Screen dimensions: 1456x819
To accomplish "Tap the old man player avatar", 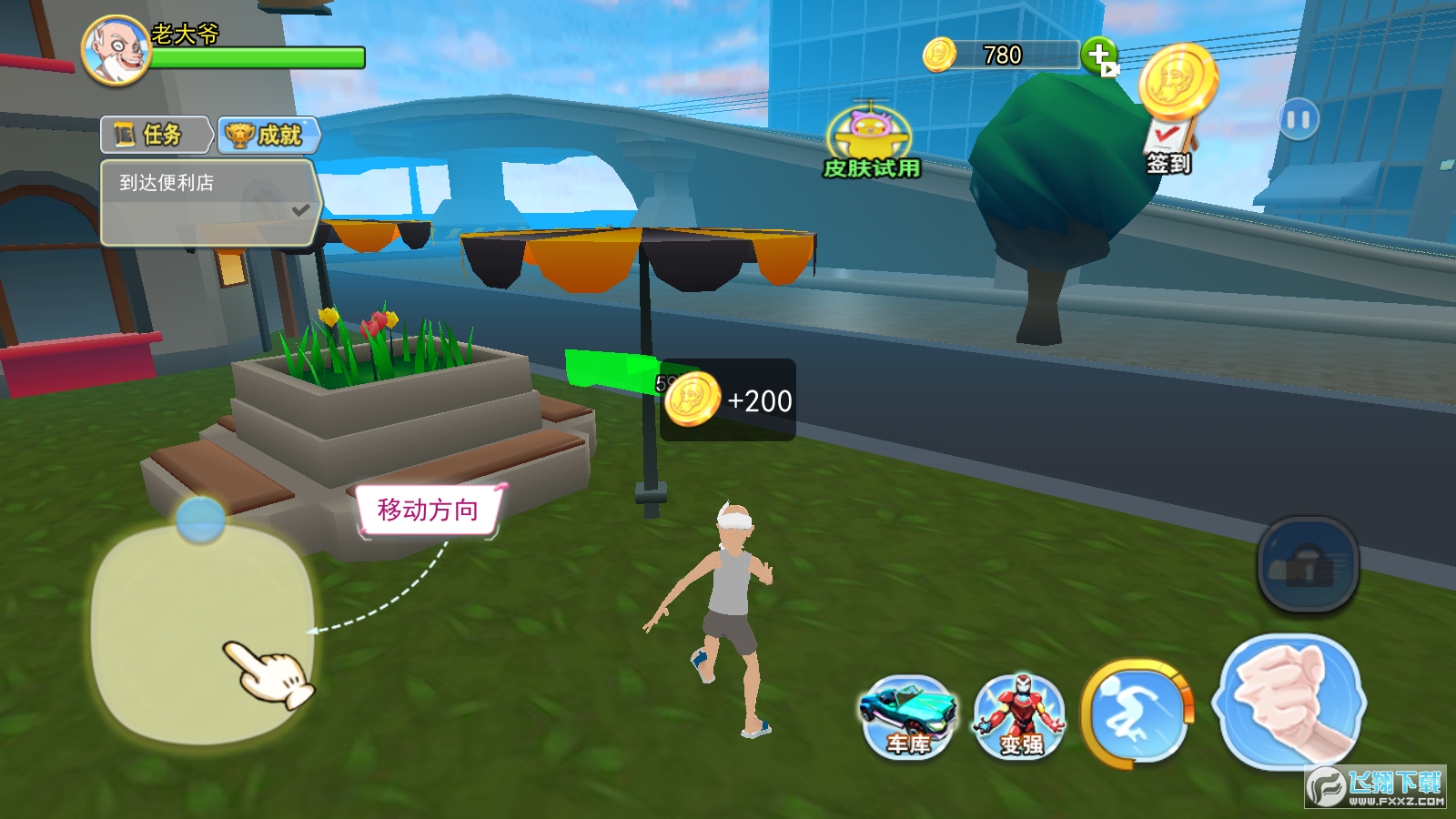I will pyautogui.click(x=116, y=51).
